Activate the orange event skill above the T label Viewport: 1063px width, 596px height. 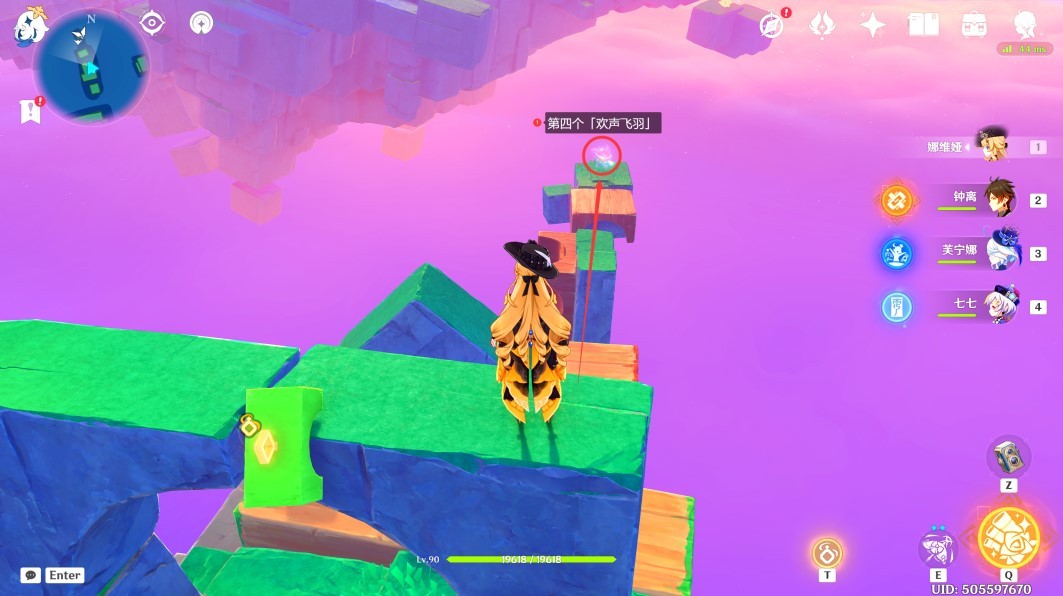(x=827, y=553)
